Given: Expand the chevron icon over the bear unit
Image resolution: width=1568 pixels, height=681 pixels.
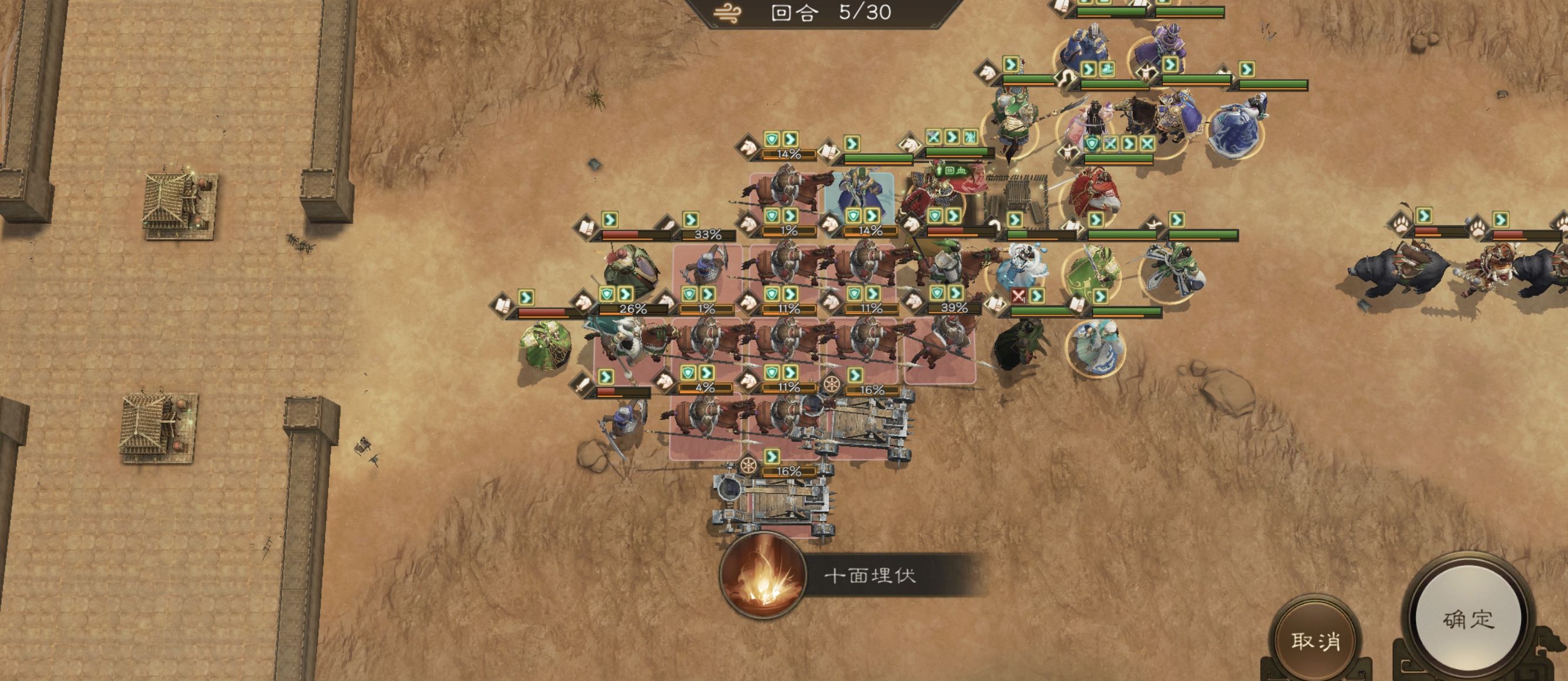Looking at the screenshot, I should click(1424, 217).
